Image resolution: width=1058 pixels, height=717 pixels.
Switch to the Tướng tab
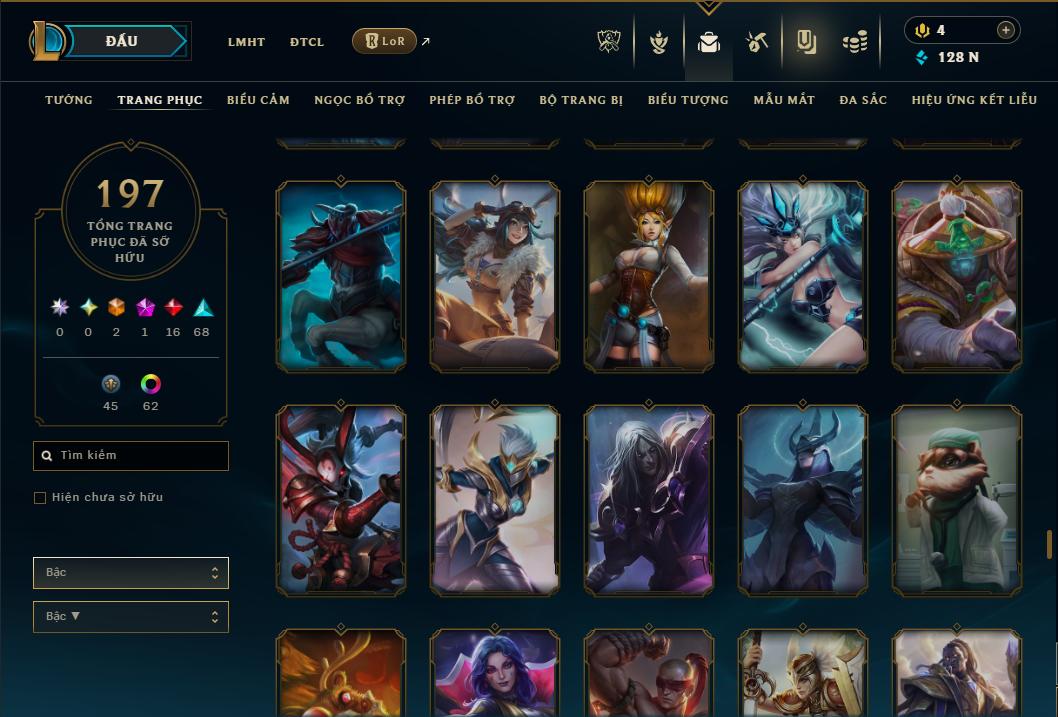69,100
